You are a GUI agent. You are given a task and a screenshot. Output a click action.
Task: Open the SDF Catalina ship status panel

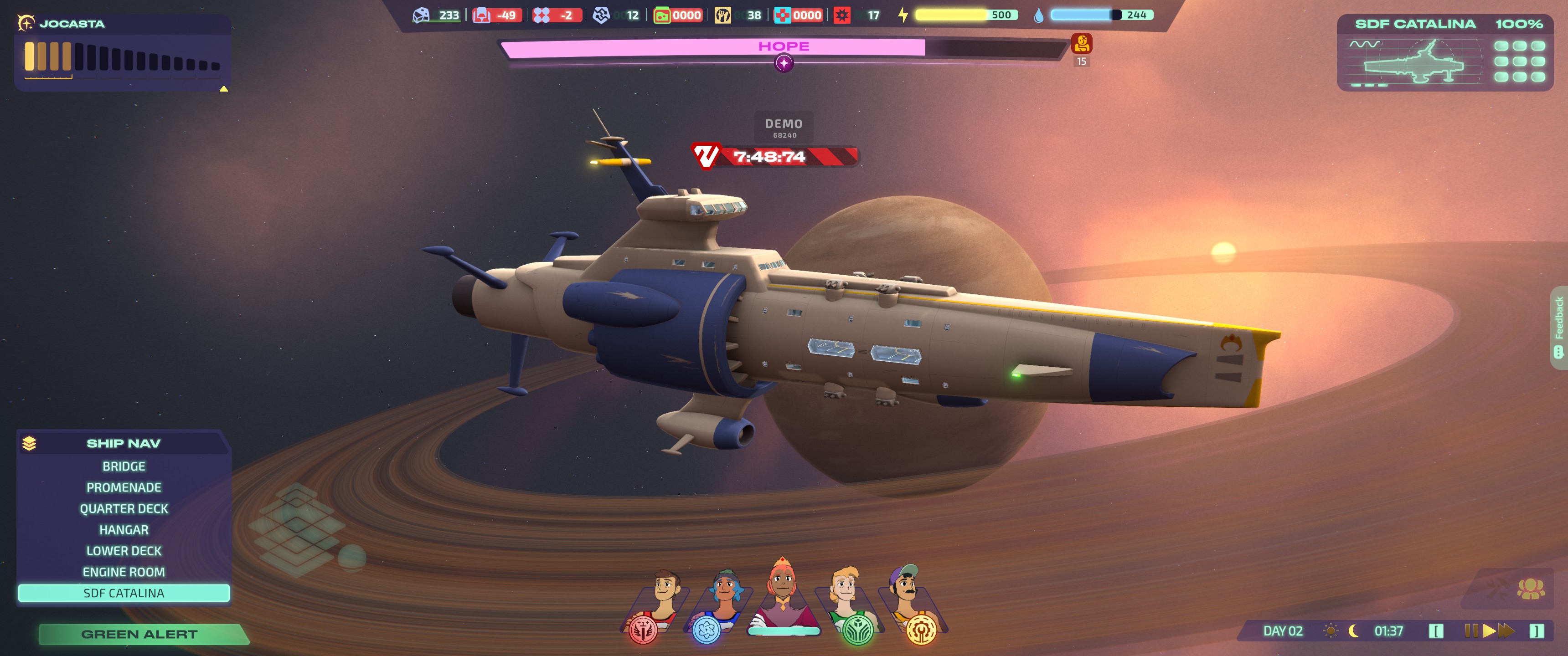[x=1445, y=53]
